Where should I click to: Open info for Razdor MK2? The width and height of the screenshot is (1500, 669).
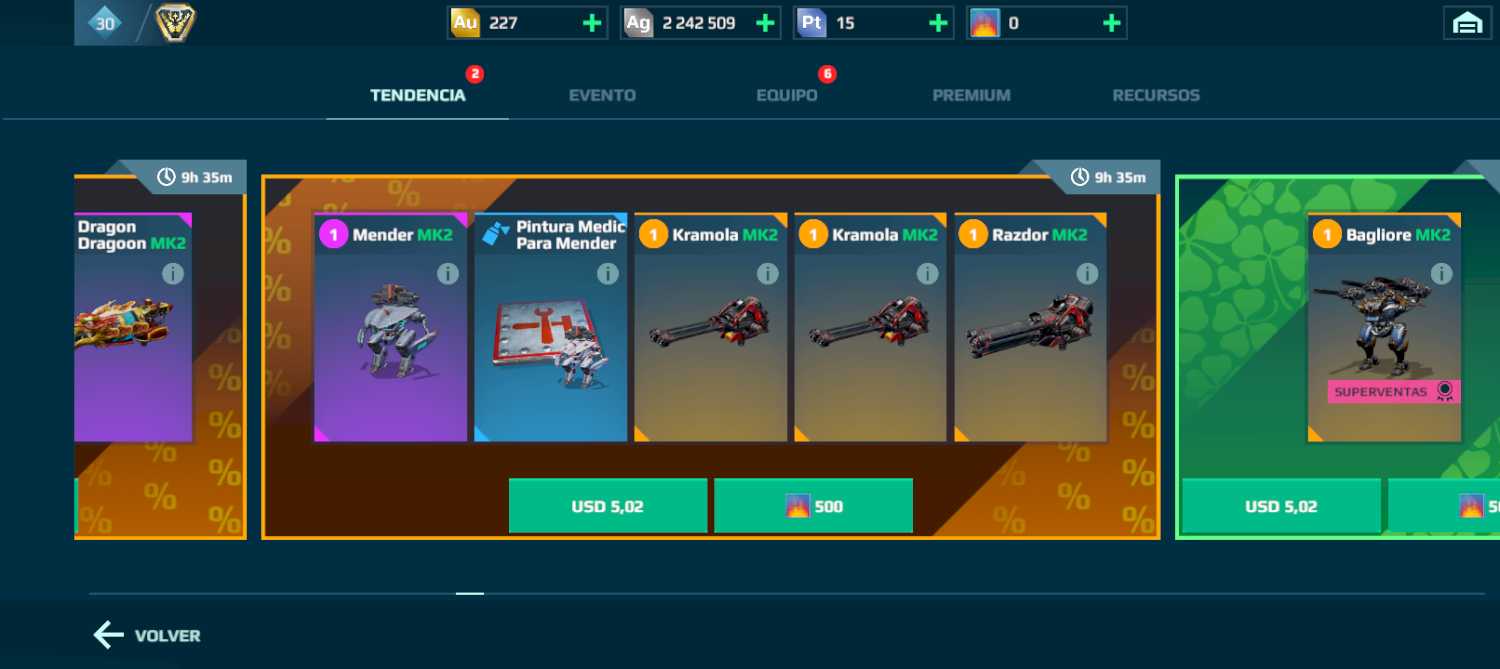coord(1087,273)
